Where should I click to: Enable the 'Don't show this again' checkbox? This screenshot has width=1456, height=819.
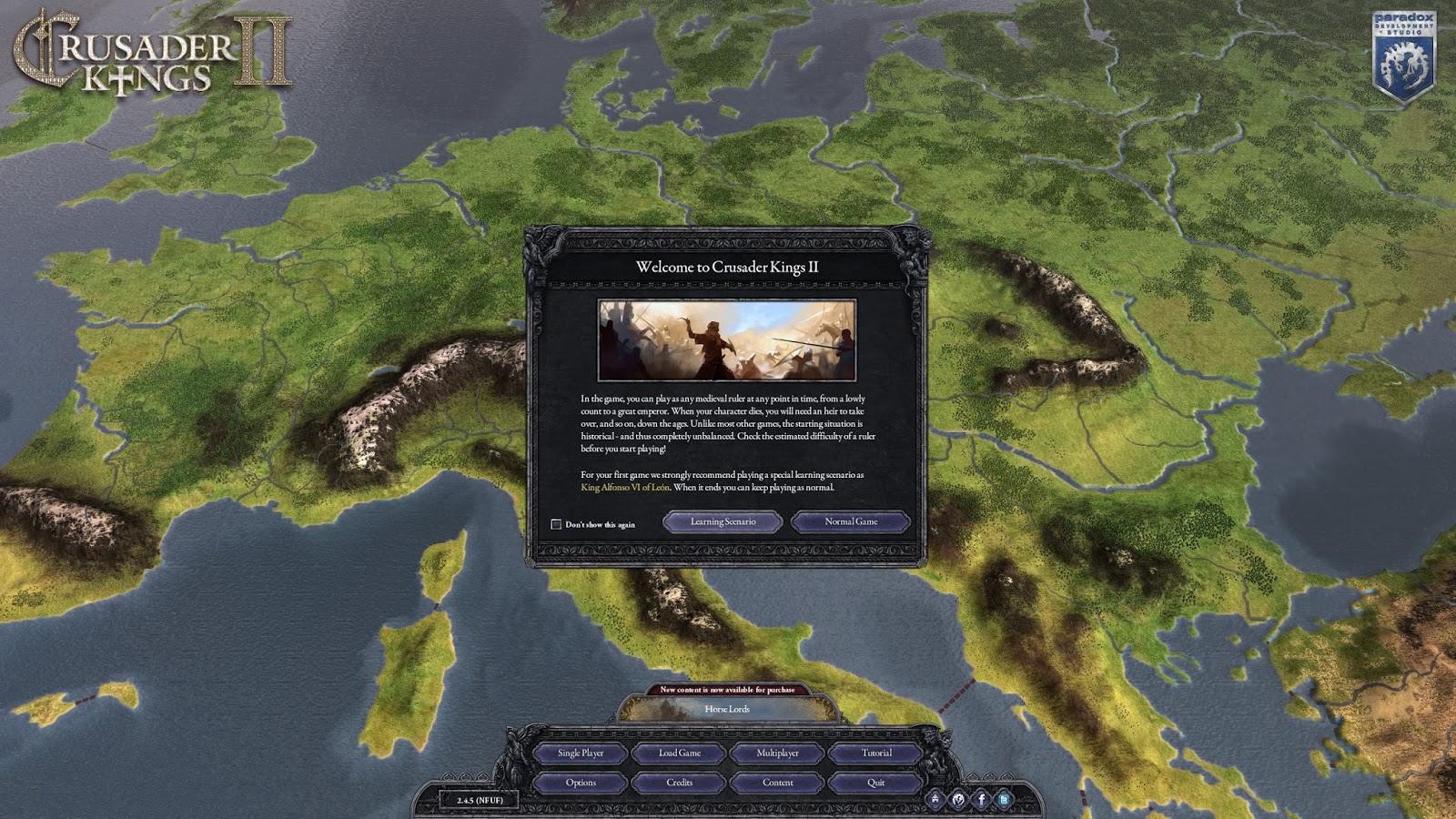[556, 523]
